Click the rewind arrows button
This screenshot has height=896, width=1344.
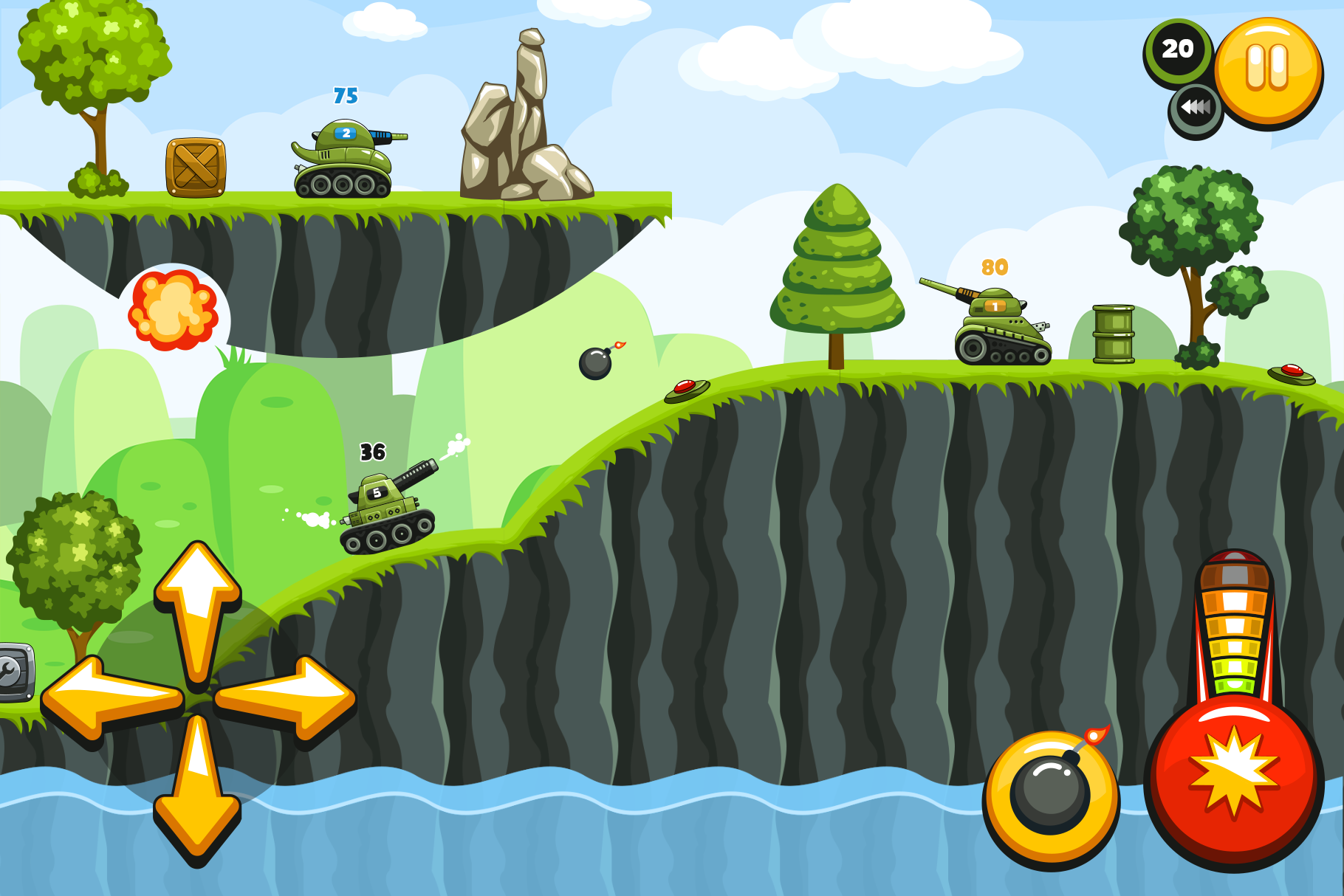pyautogui.click(x=1195, y=110)
